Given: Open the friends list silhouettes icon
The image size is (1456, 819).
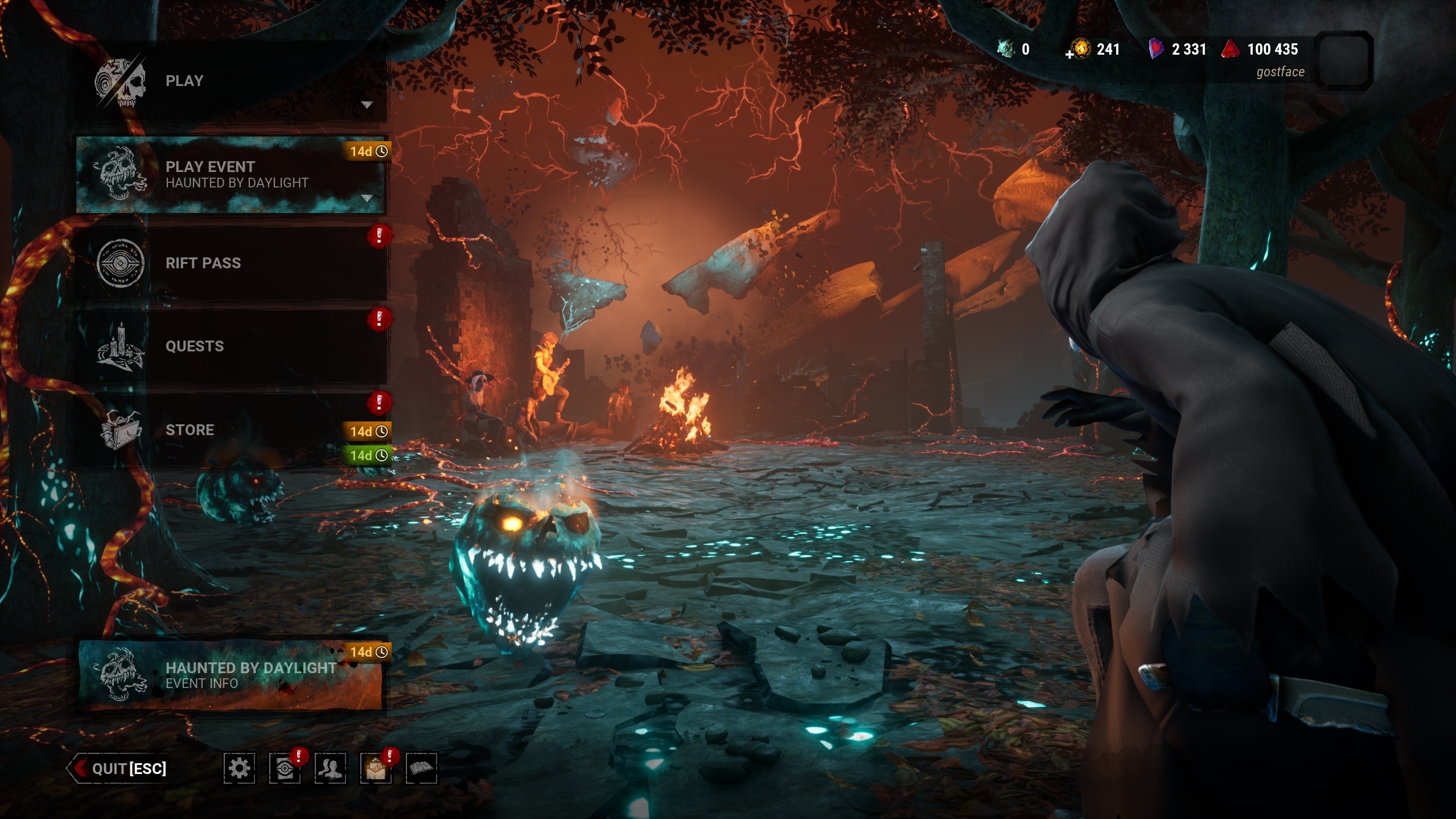Looking at the screenshot, I should (x=330, y=769).
